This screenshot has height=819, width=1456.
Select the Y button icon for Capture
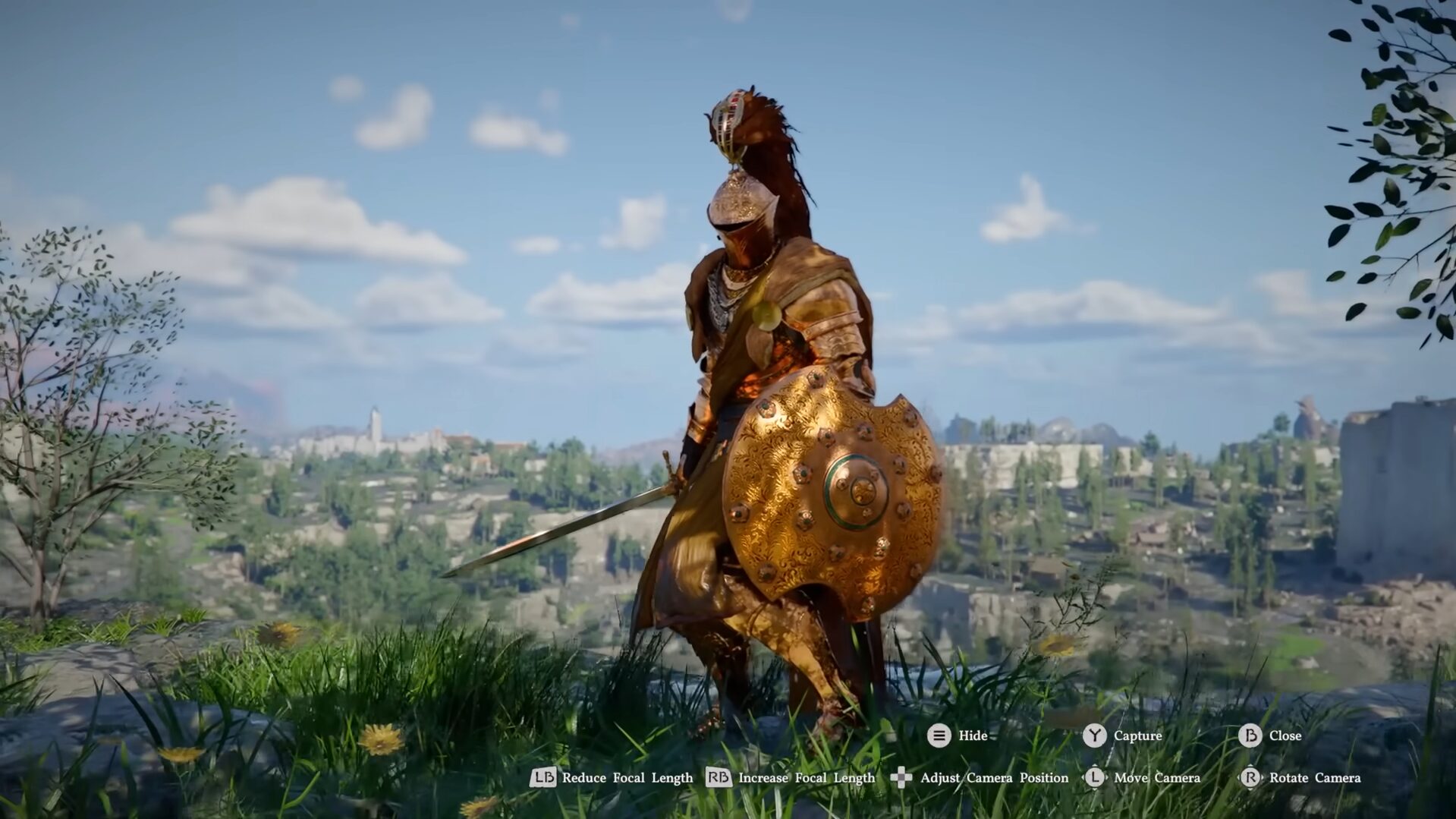(x=1093, y=736)
